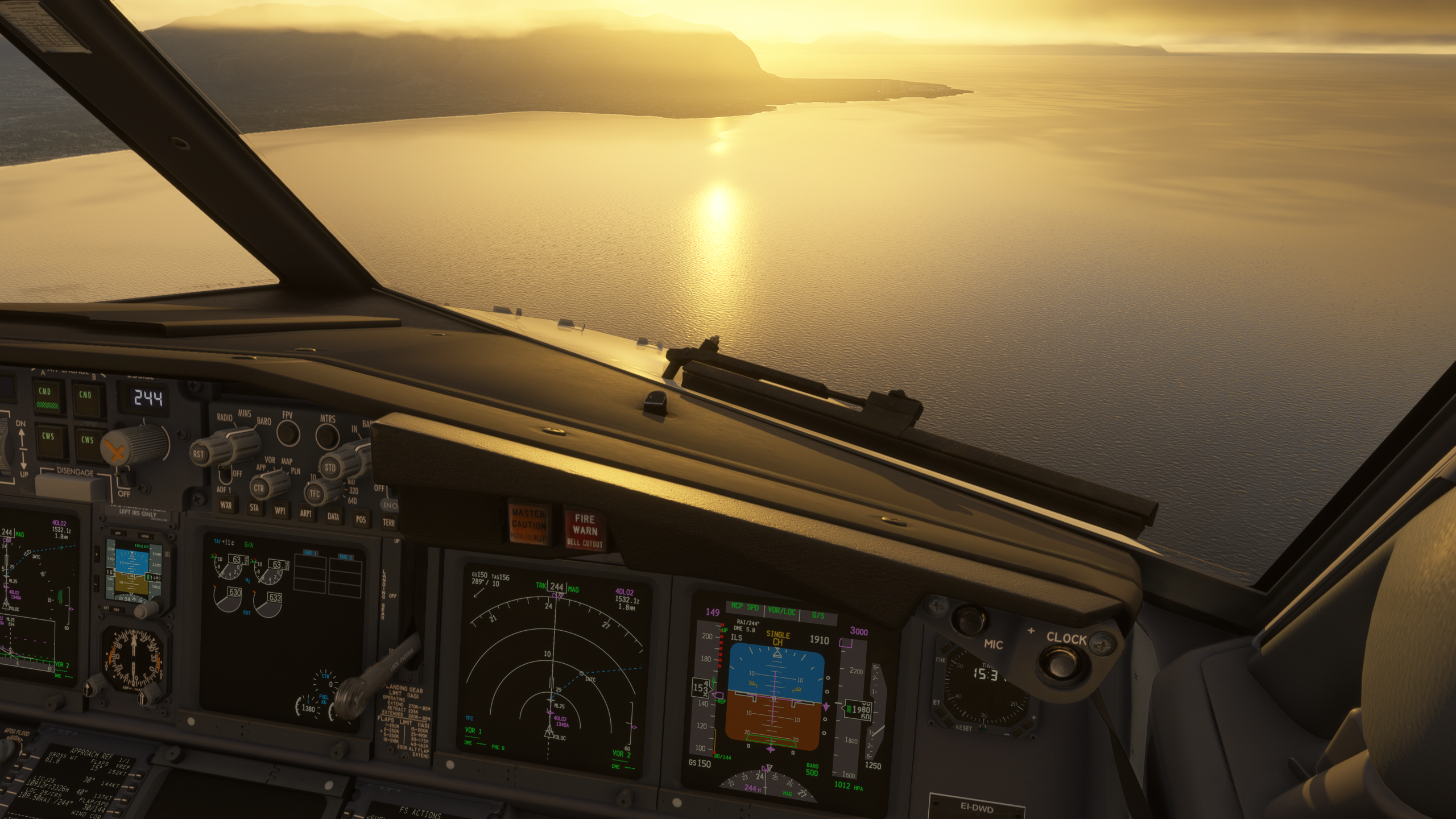Toggle the STA stations map button
The height and width of the screenshot is (819, 1456).
coord(254,508)
